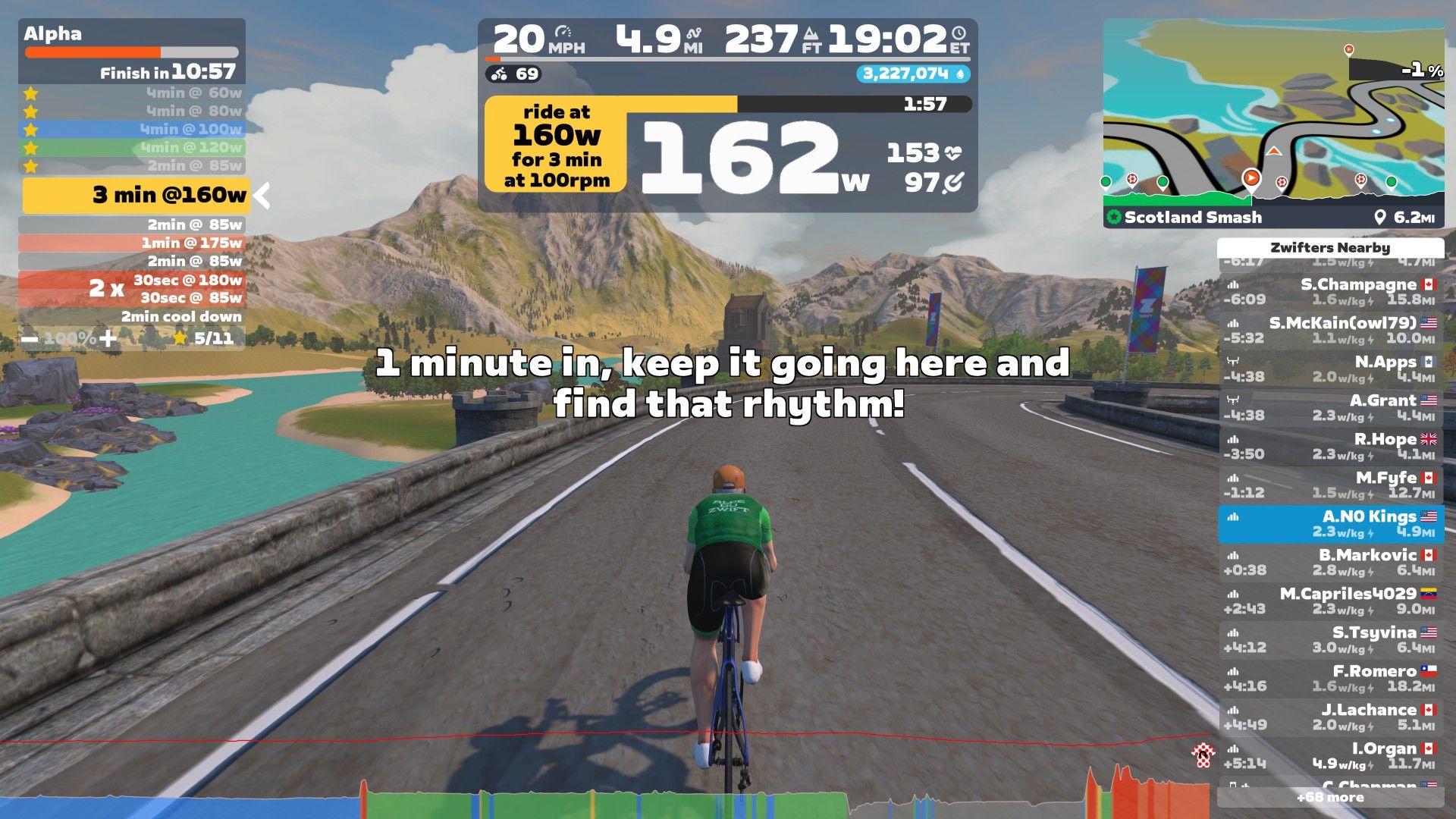Decrease workout intensity with the minus button
The width and height of the screenshot is (1456, 819).
30,338
